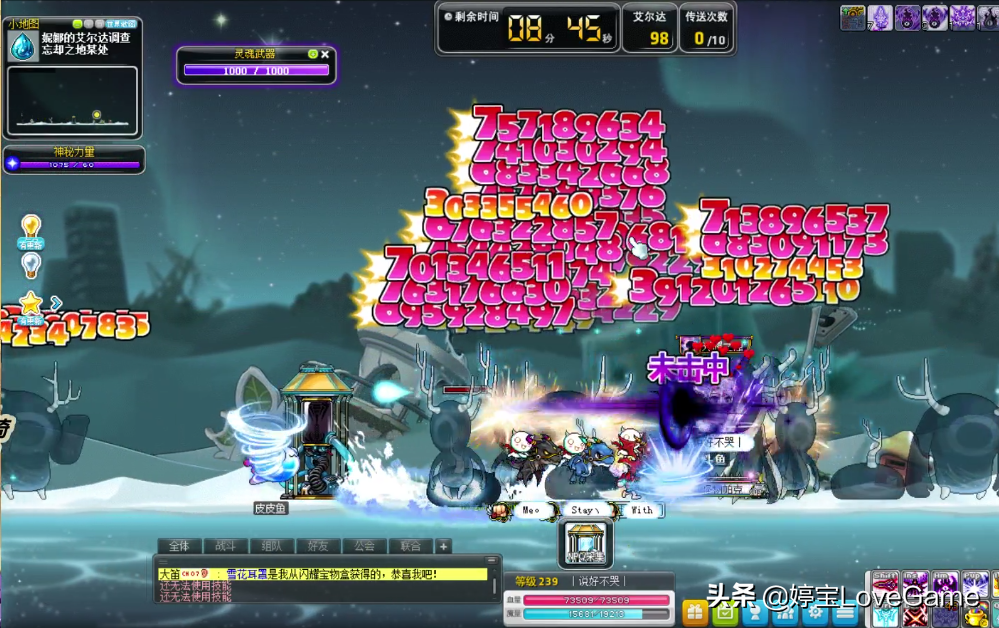
Task: Use the gold pot rainbow skill slot
Action: (x=976, y=614)
